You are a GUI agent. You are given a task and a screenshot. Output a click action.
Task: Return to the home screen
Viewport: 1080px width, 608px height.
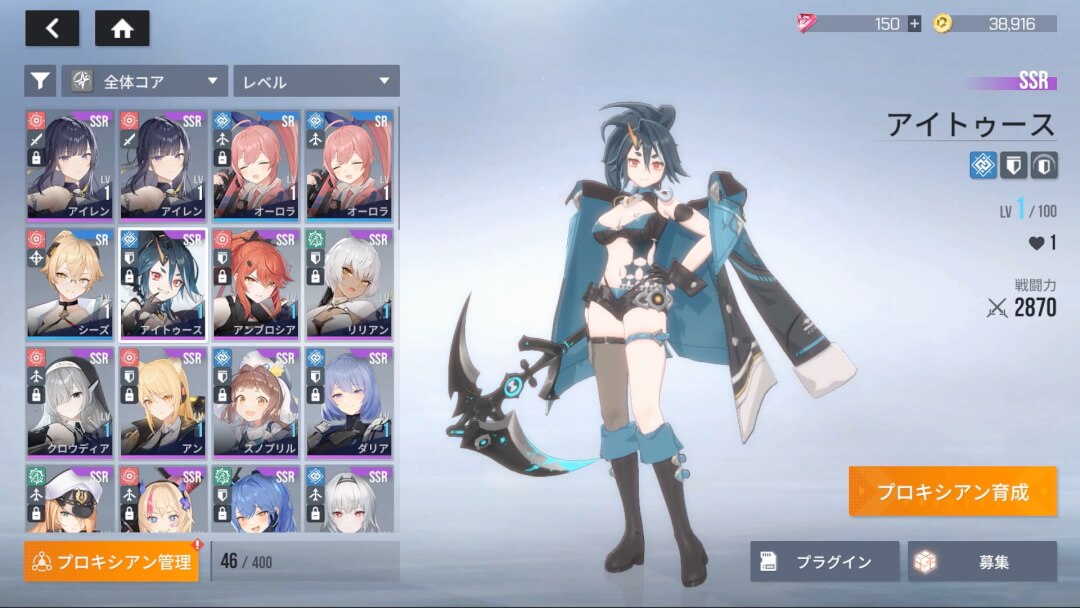(x=122, y=28)
